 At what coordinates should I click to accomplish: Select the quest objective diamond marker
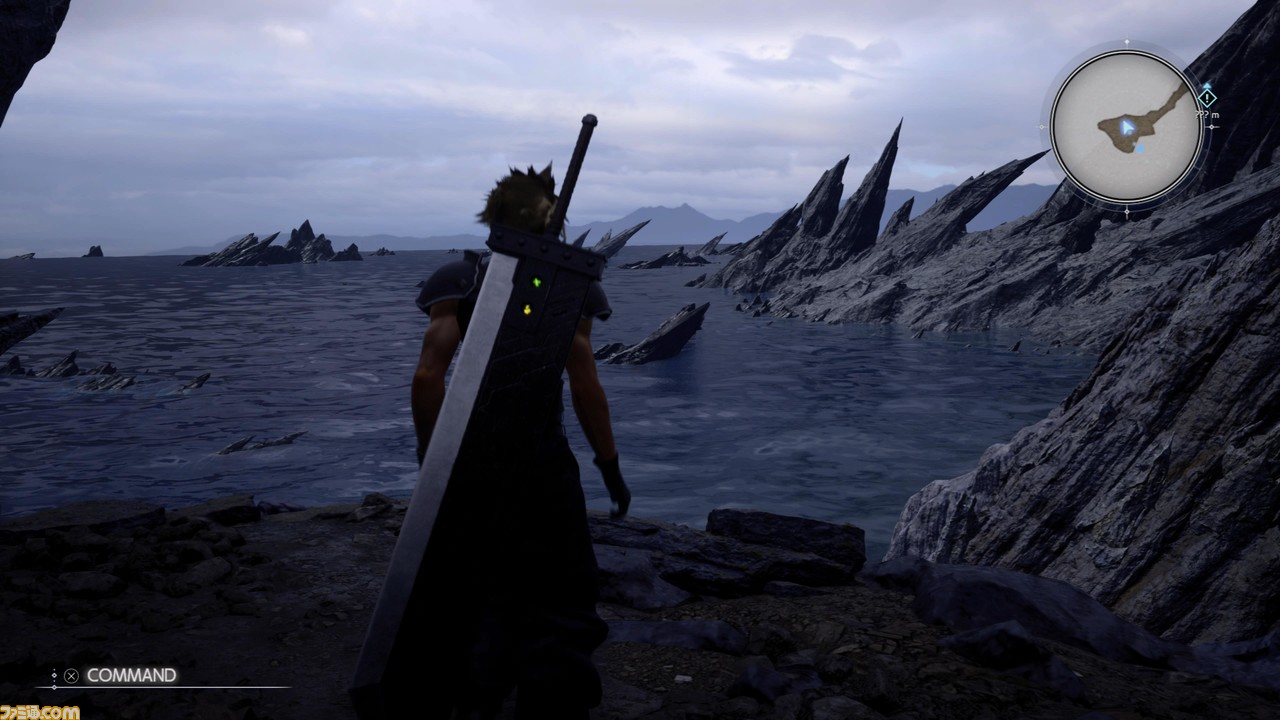pyautogui.click(x=1207, y=98)
